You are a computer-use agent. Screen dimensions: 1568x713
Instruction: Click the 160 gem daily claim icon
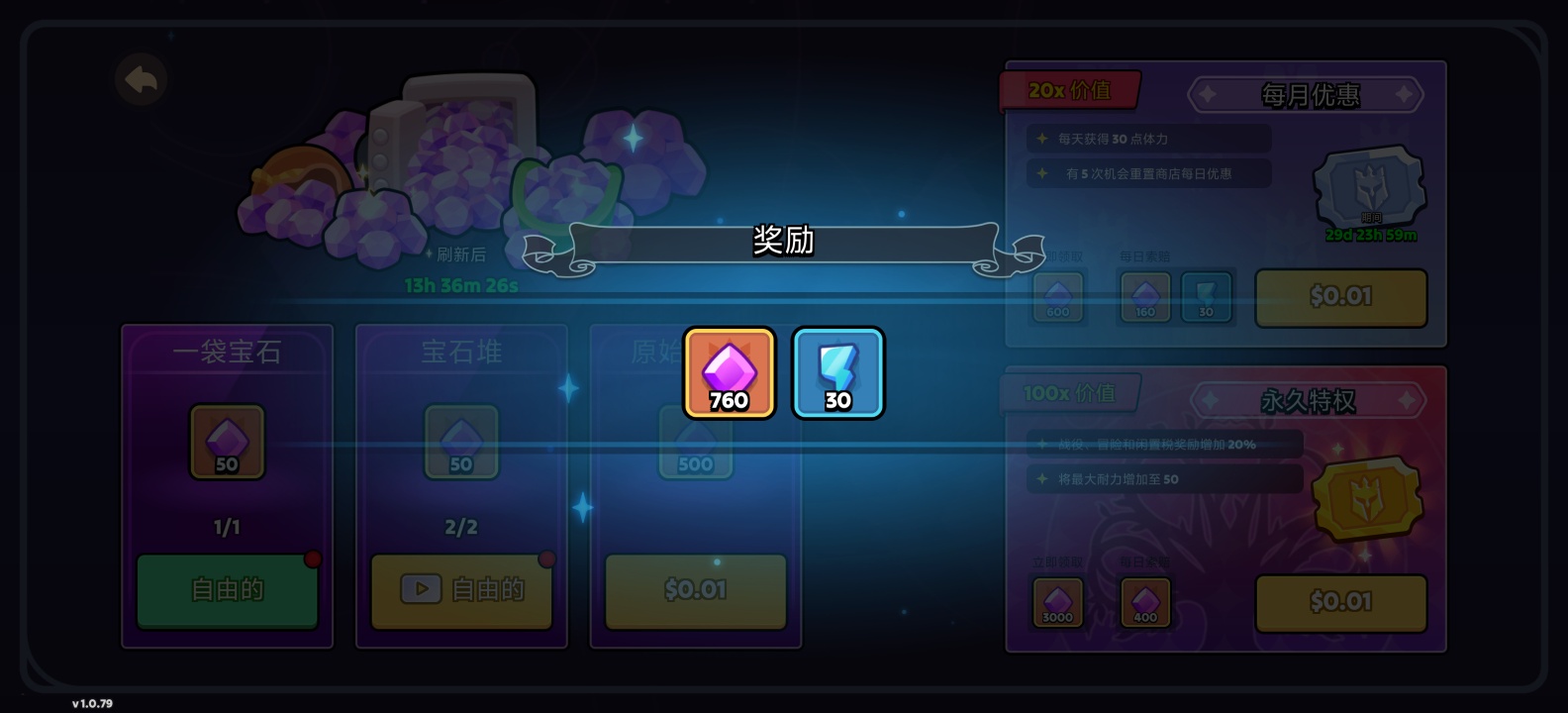1143,297
